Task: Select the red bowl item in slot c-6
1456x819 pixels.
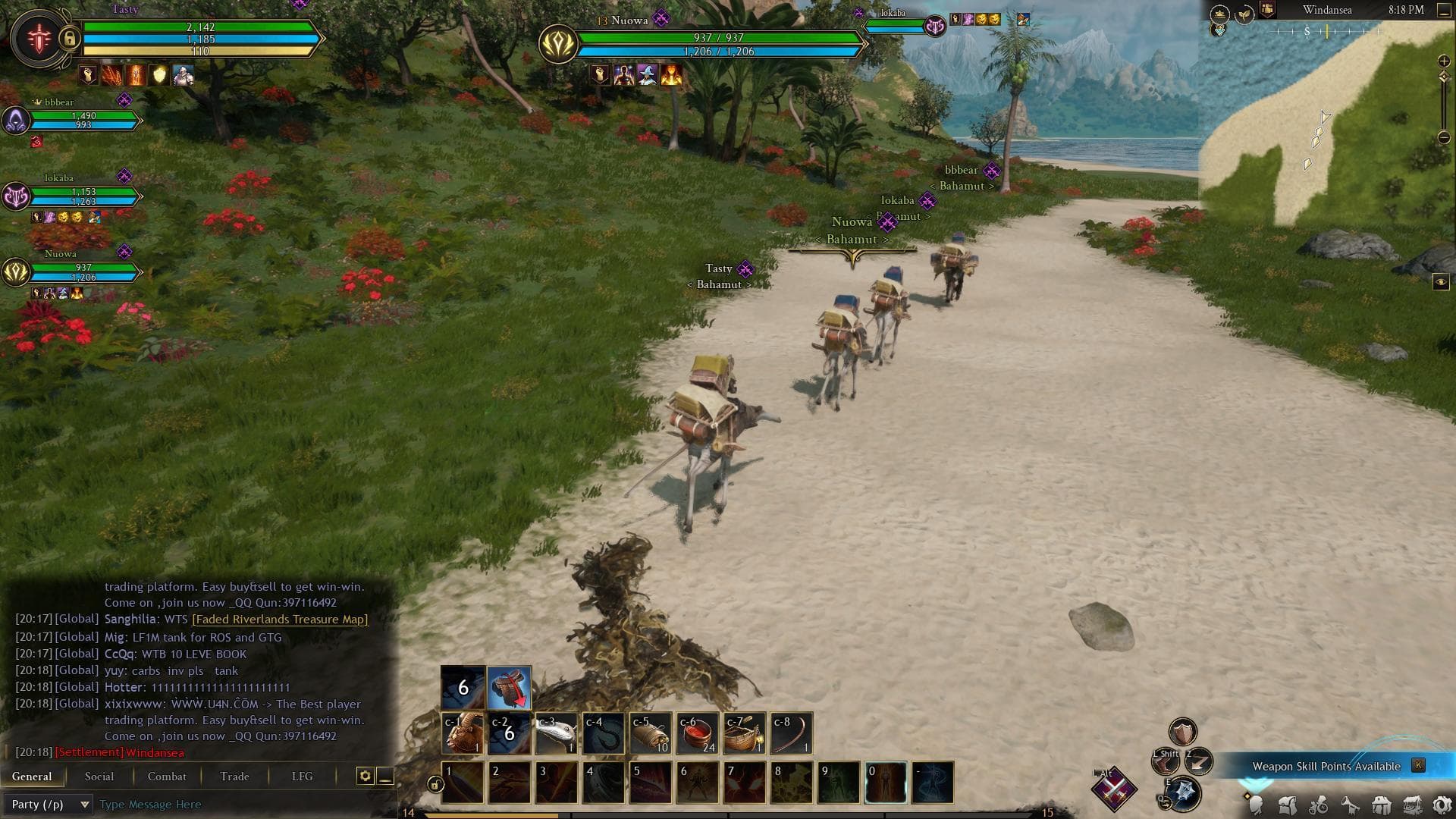Action: point(698,733)
